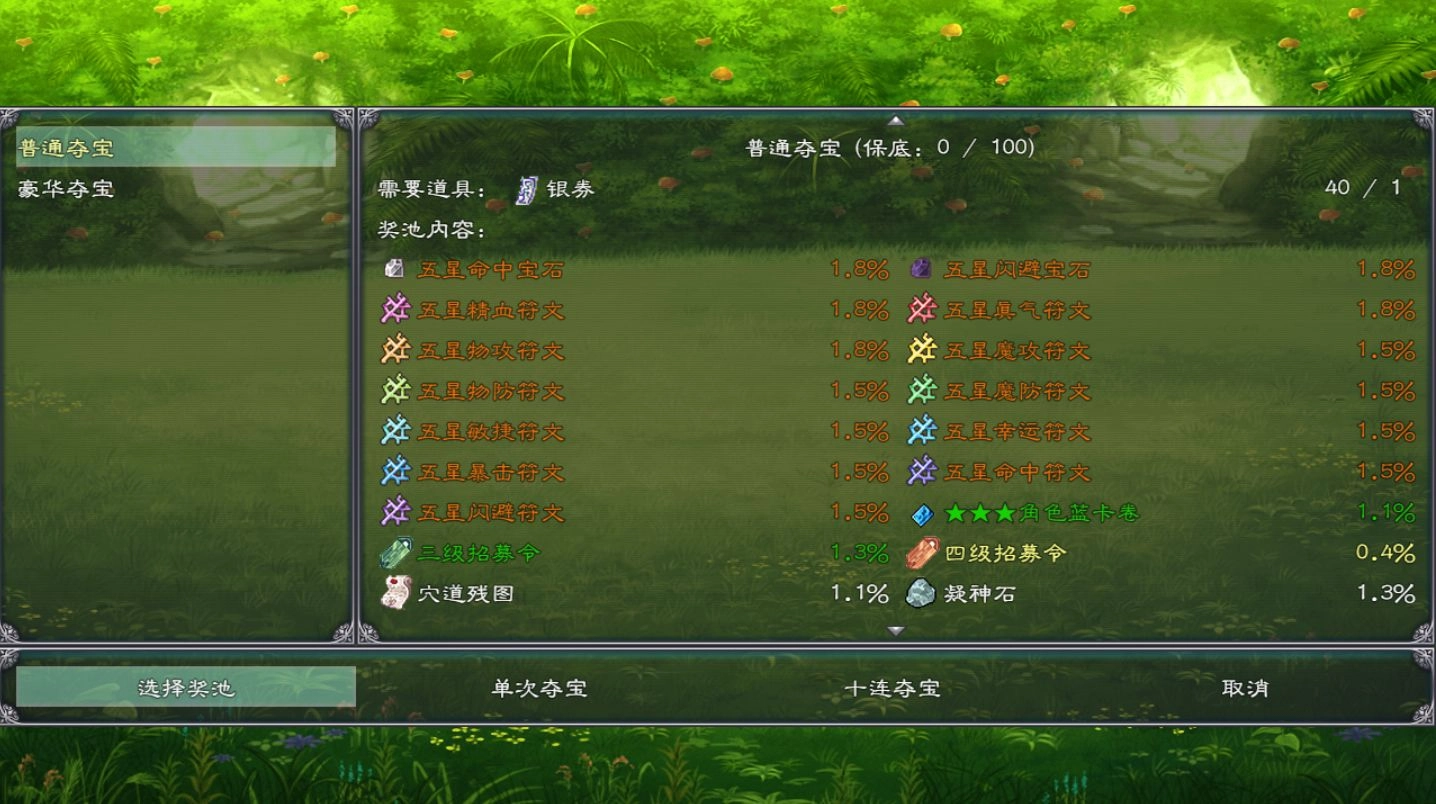Click the purple 五星闪避宝石 gem icon
The image size is (1436, 804).
point(920,268)
